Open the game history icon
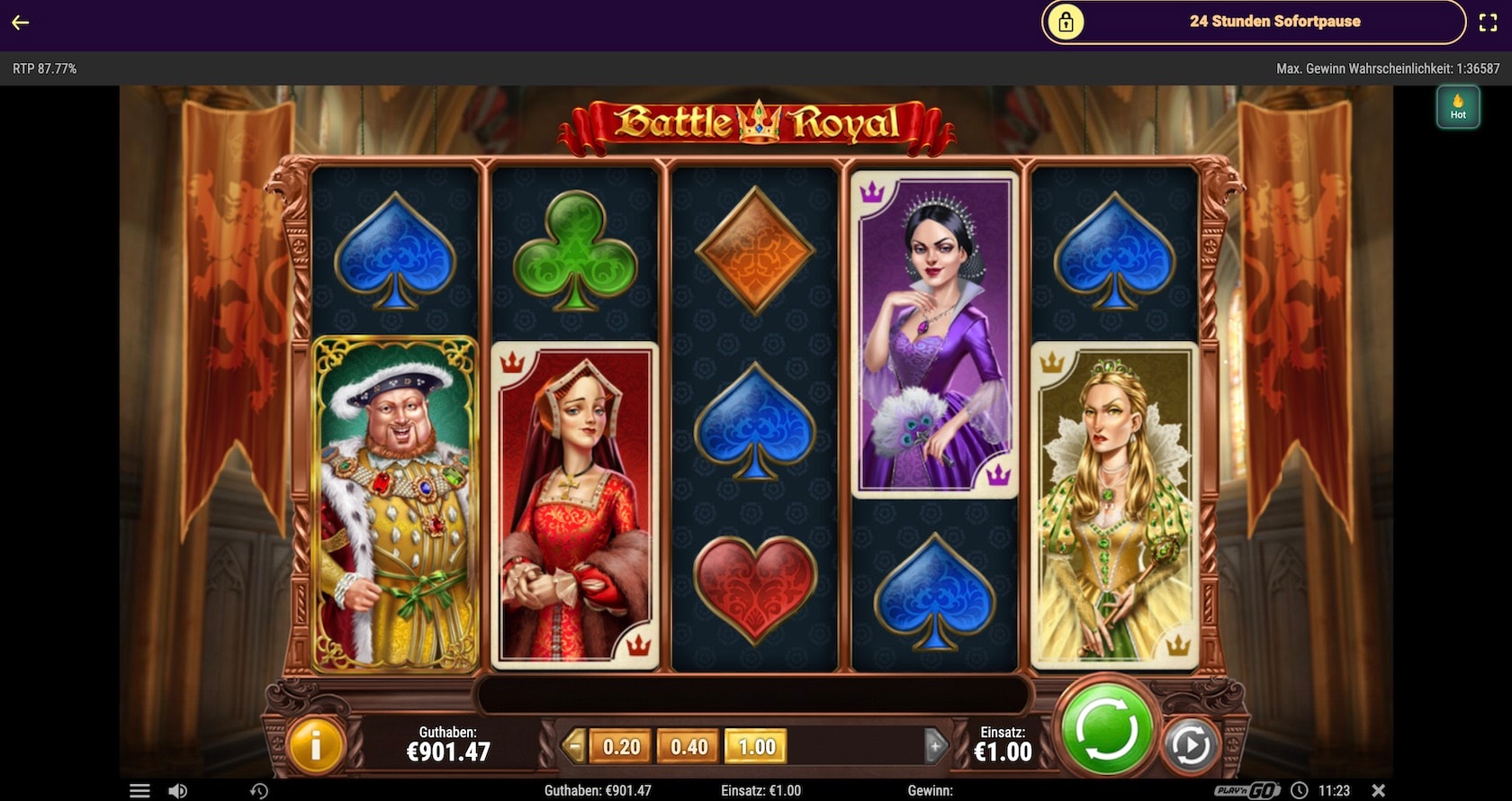This screenshot has height=801, width=1512. (259, 791)
